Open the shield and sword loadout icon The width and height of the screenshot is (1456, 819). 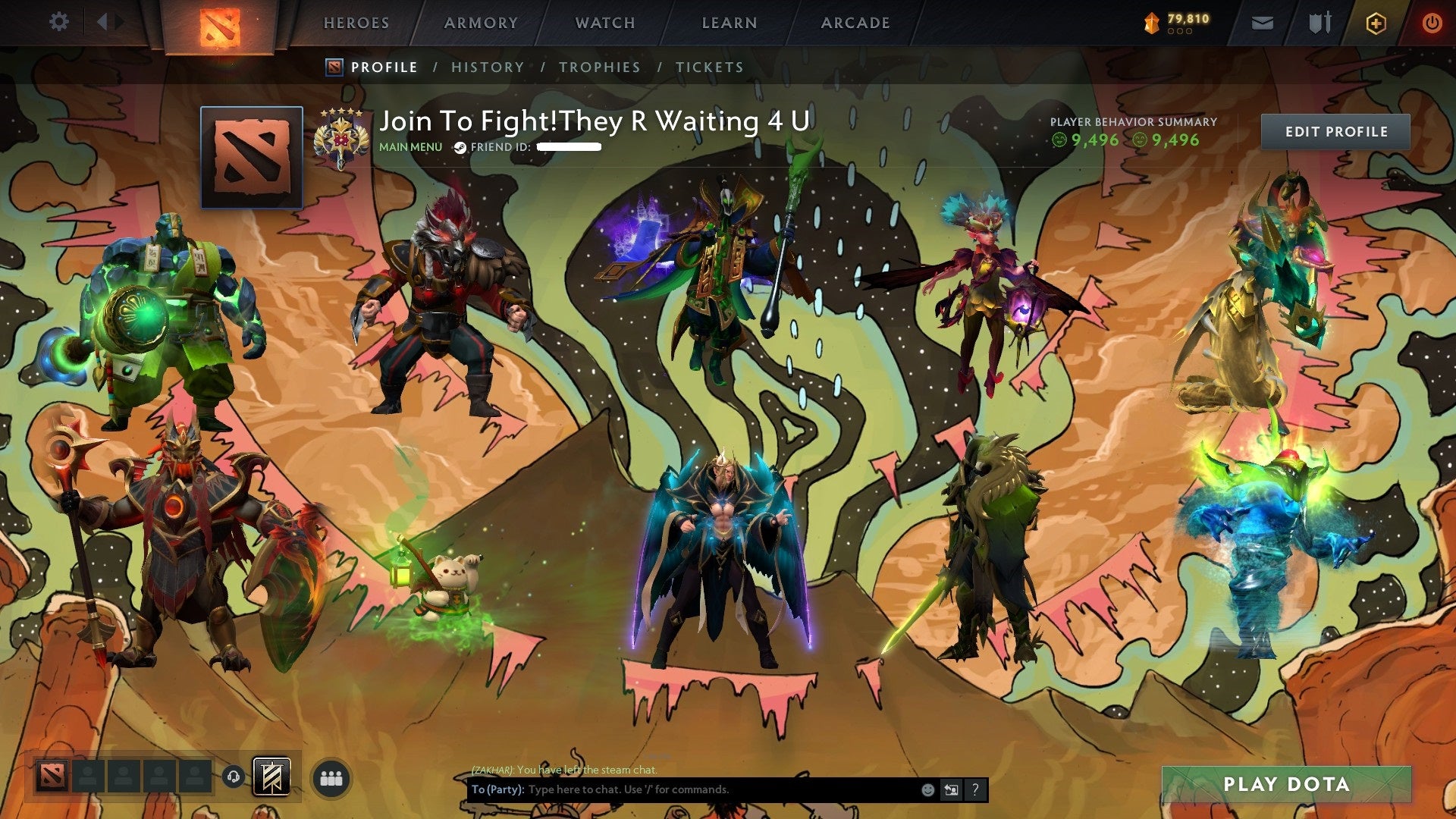1320,22
